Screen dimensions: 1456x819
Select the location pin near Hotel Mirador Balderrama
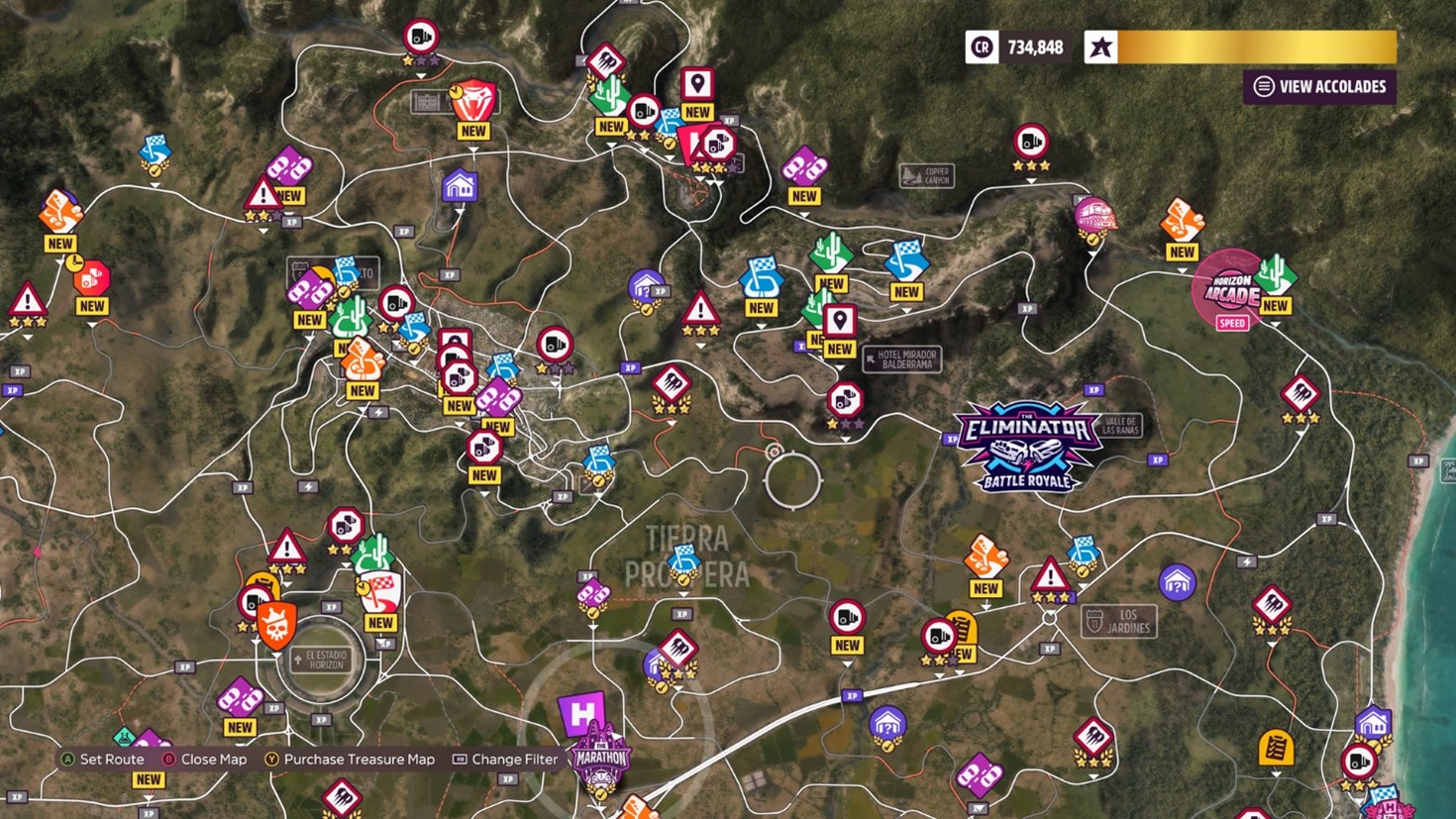click(838, 322)
